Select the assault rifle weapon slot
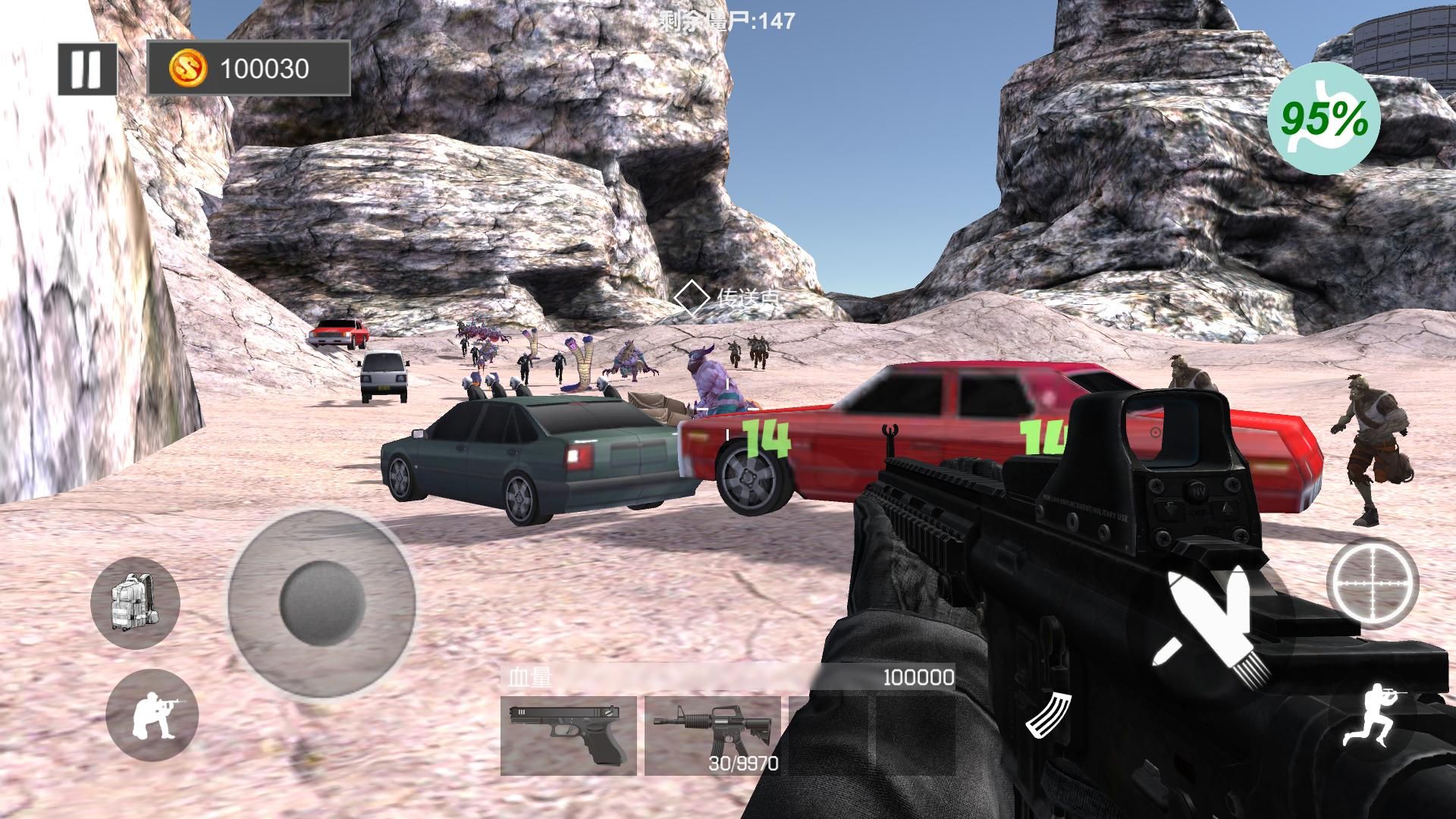 click(711, 736)
